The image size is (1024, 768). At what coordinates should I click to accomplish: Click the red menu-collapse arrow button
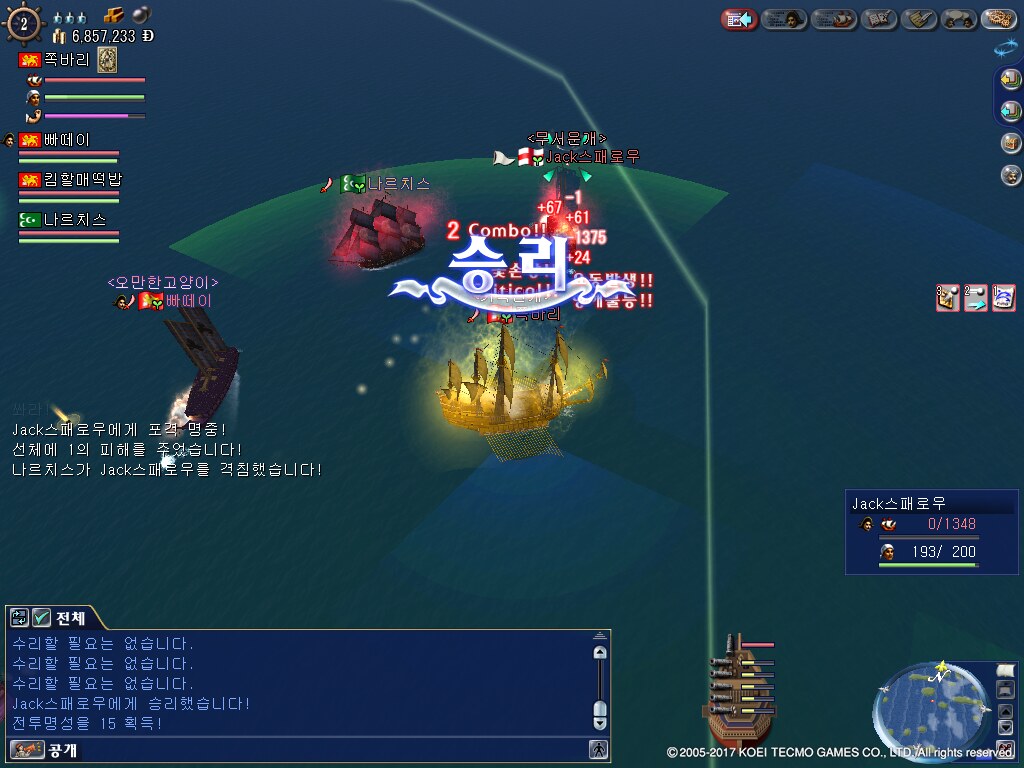(739, 19)
